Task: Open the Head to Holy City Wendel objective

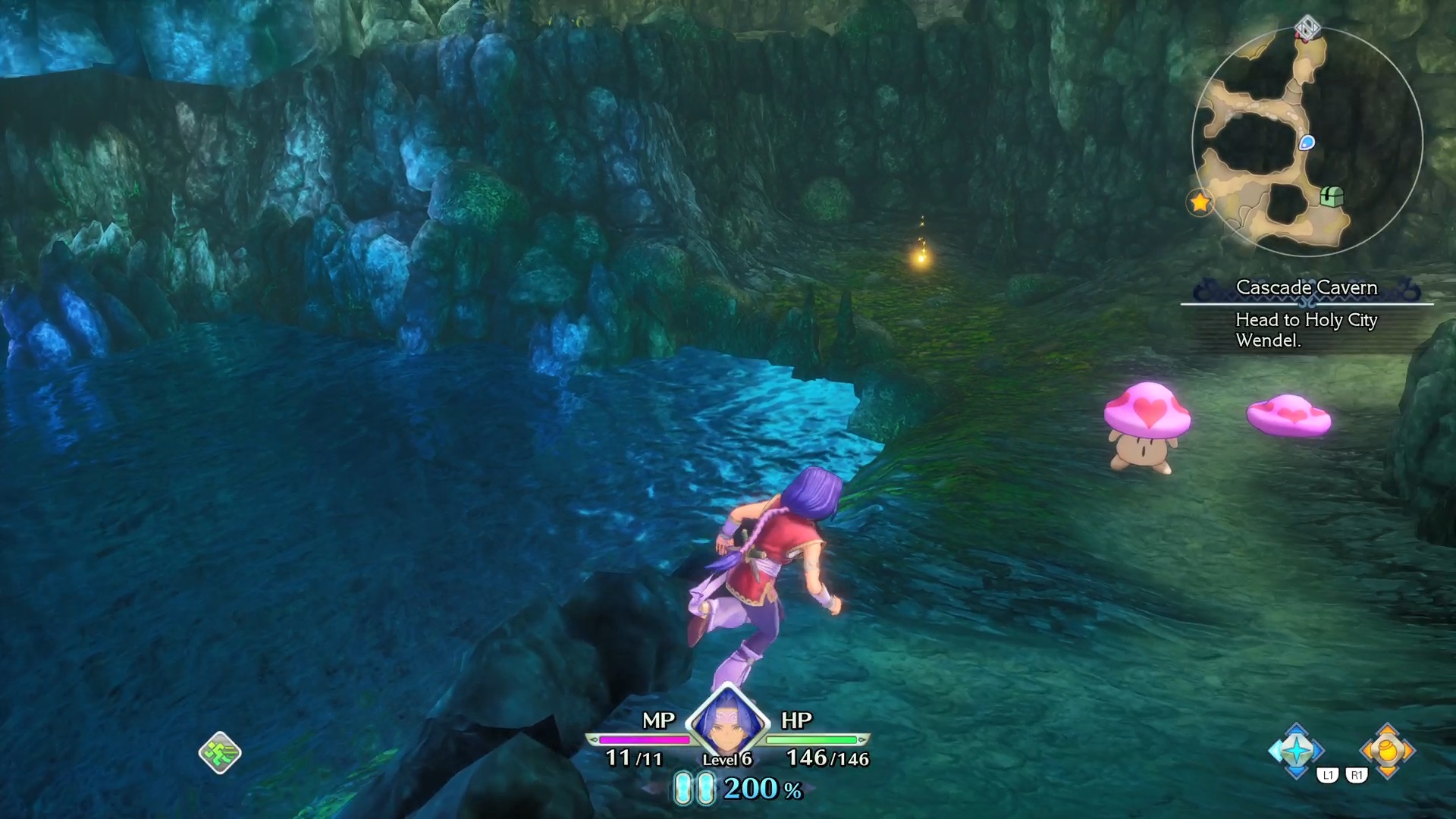Action: click(x=1306, y=330)
